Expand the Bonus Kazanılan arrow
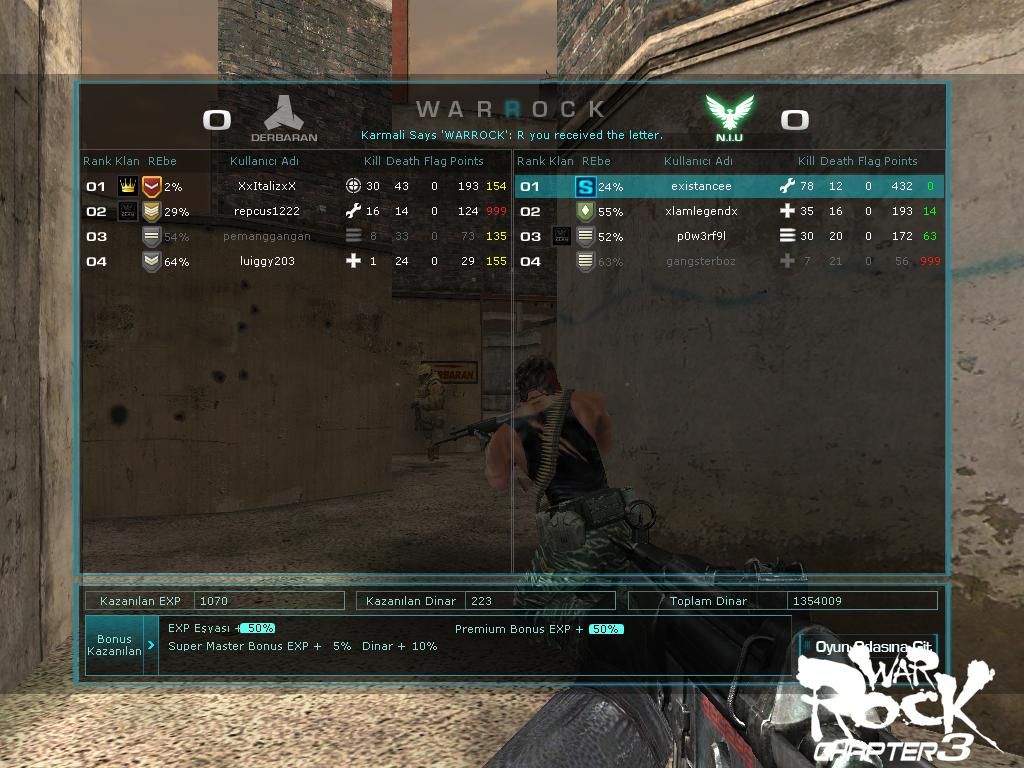This screenshot has width=1024, height=768. click(x=151, y=645)
